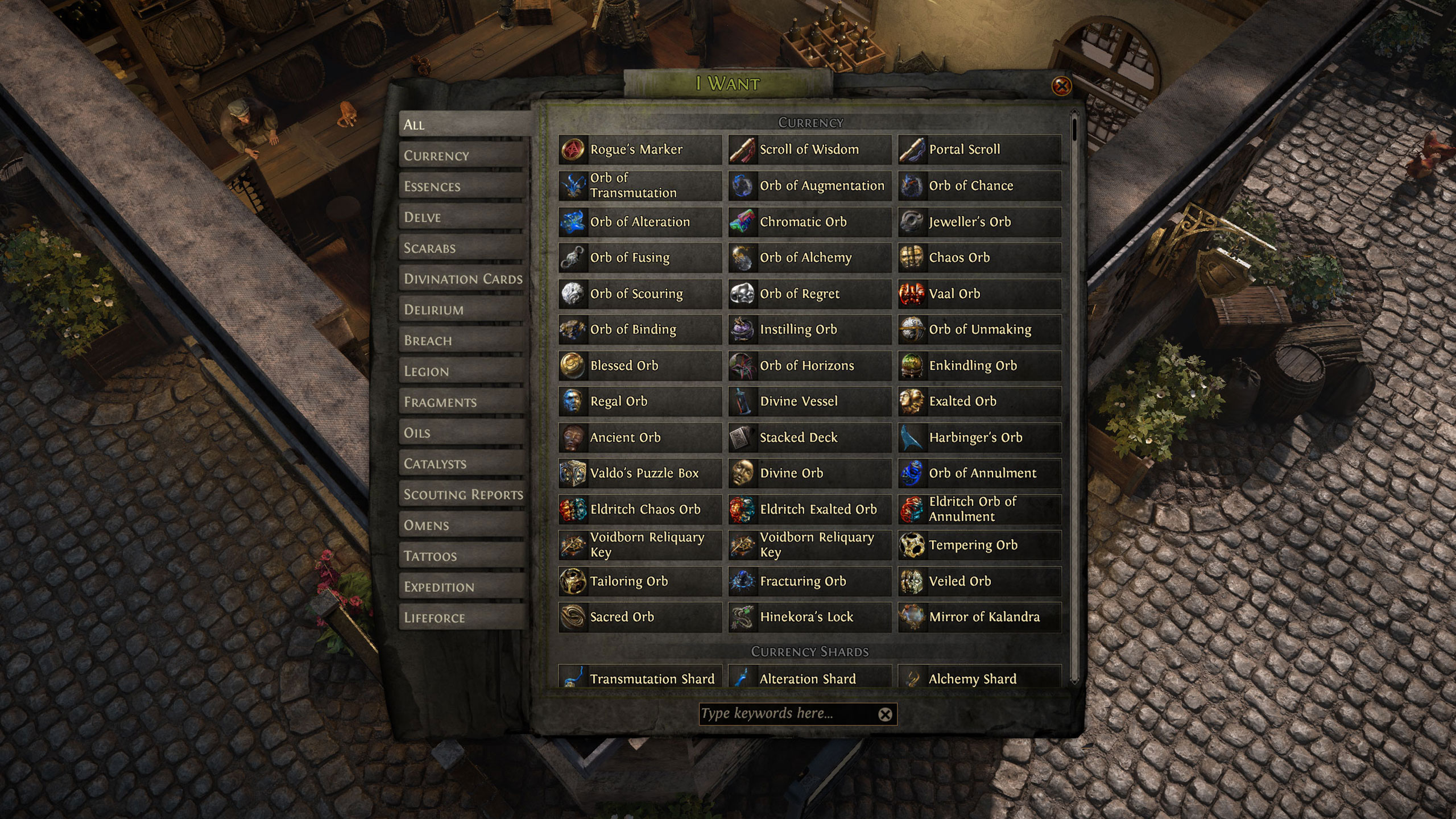Select Mirror of Kalandra
The height and width of the screenshot is (819, 1456).
pyautogui.click(x=979, y=617)
